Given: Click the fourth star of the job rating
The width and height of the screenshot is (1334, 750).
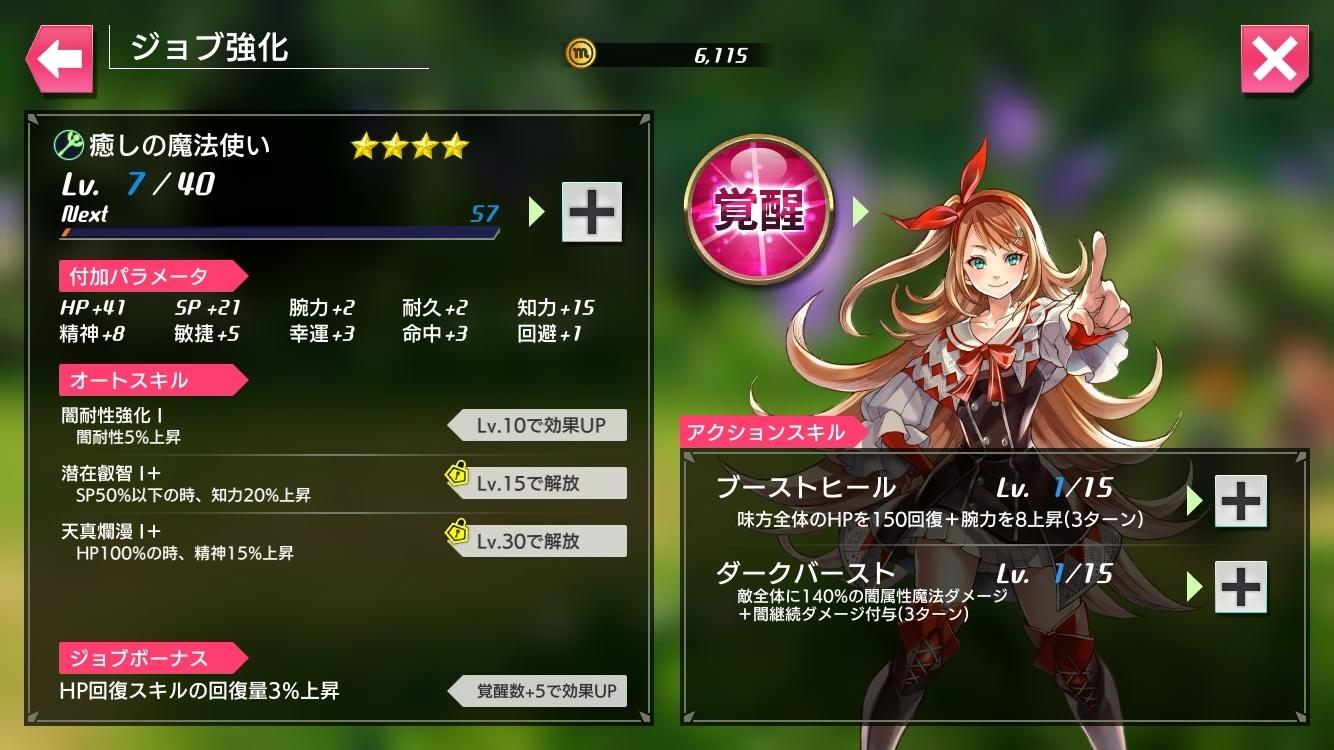Looking at the screenshot, I should tap(455, 146).
